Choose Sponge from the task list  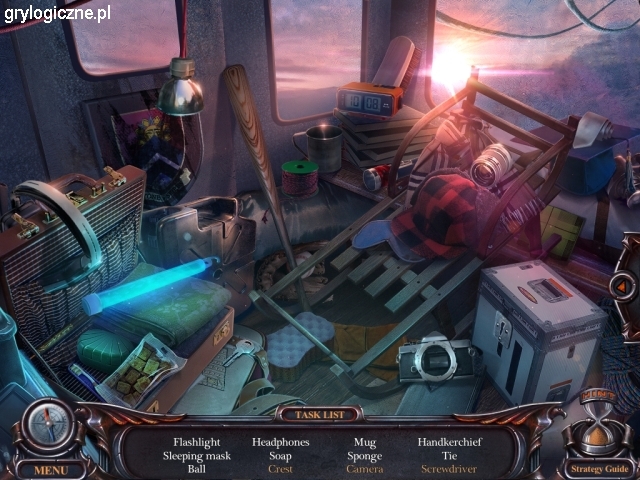pyautogui.click(x=365, y=455)
